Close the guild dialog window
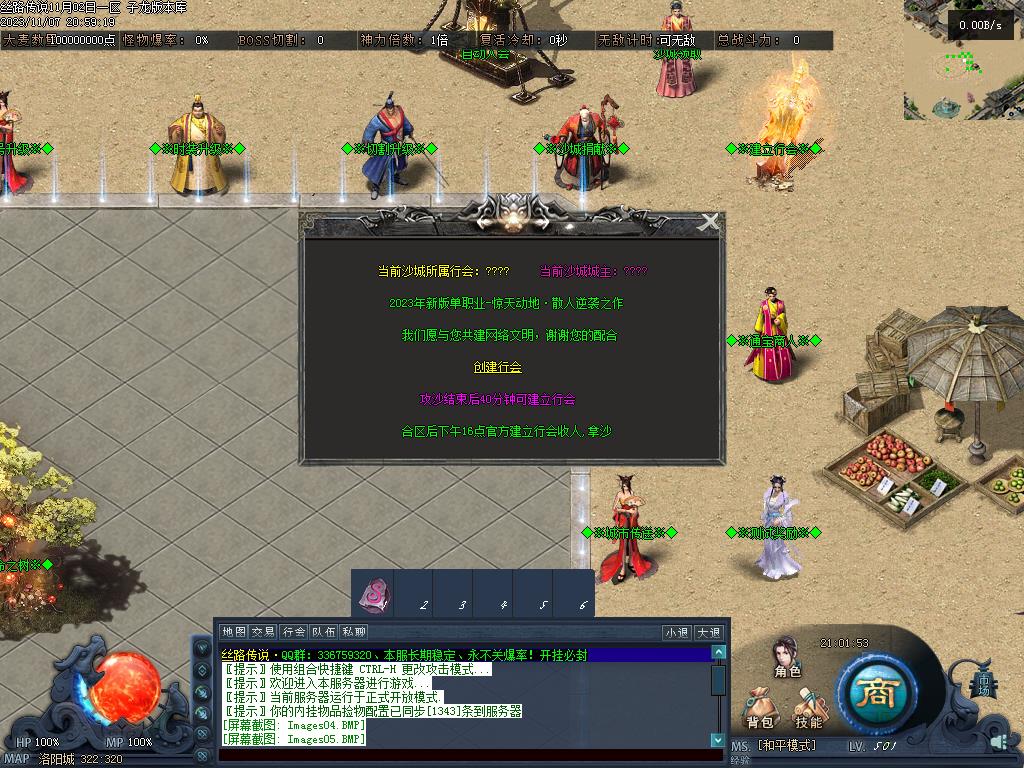The width and height of the screenshot is (1024, 768). pos(709,223)
